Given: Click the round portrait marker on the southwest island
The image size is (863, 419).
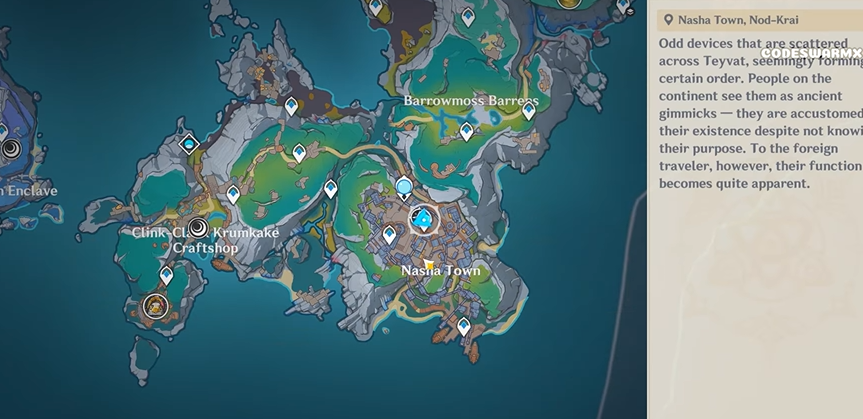Looking at the screenshot, I should (x=154, y=305).
